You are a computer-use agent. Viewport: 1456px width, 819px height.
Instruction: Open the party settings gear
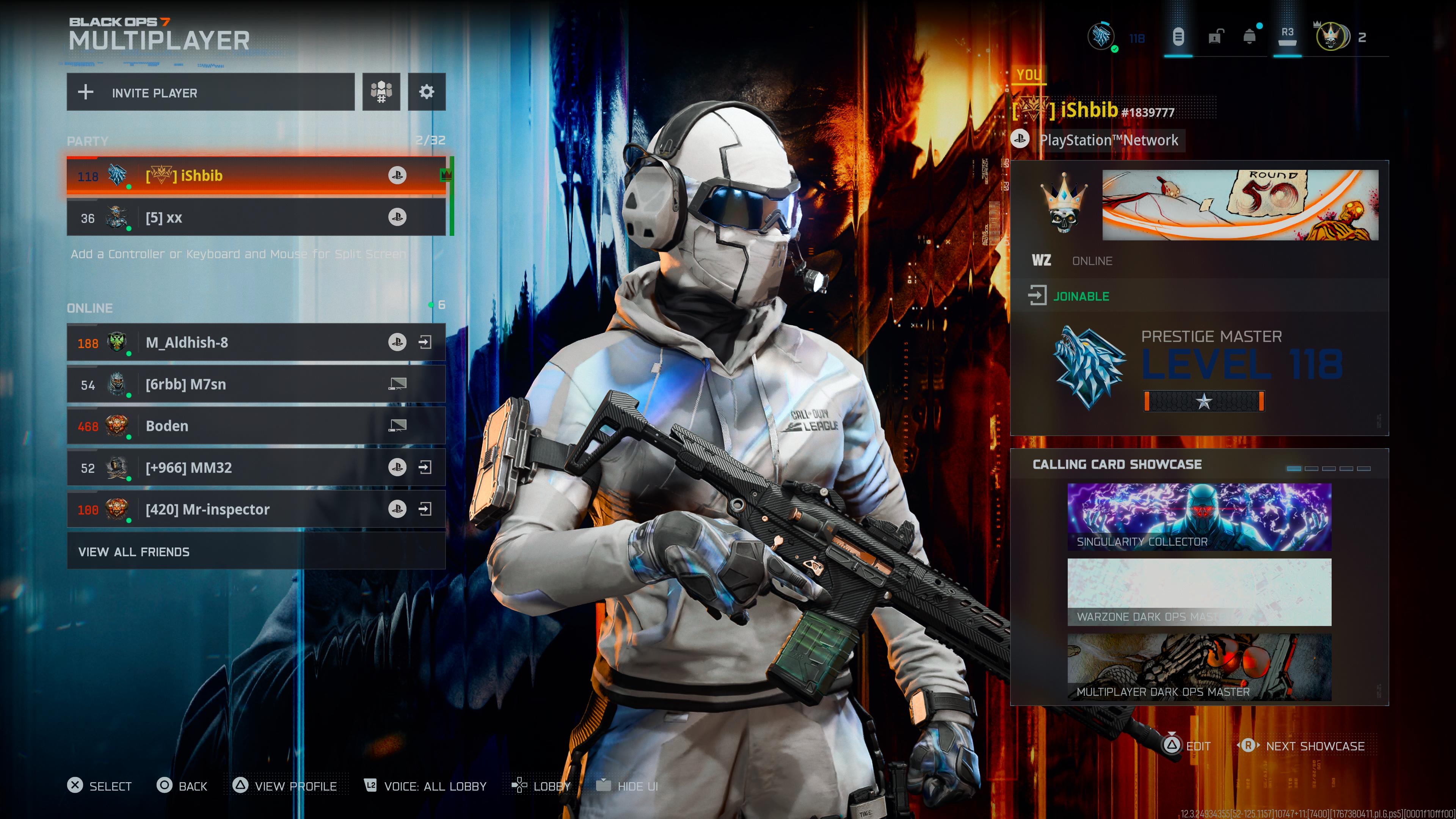click(427, 91)
